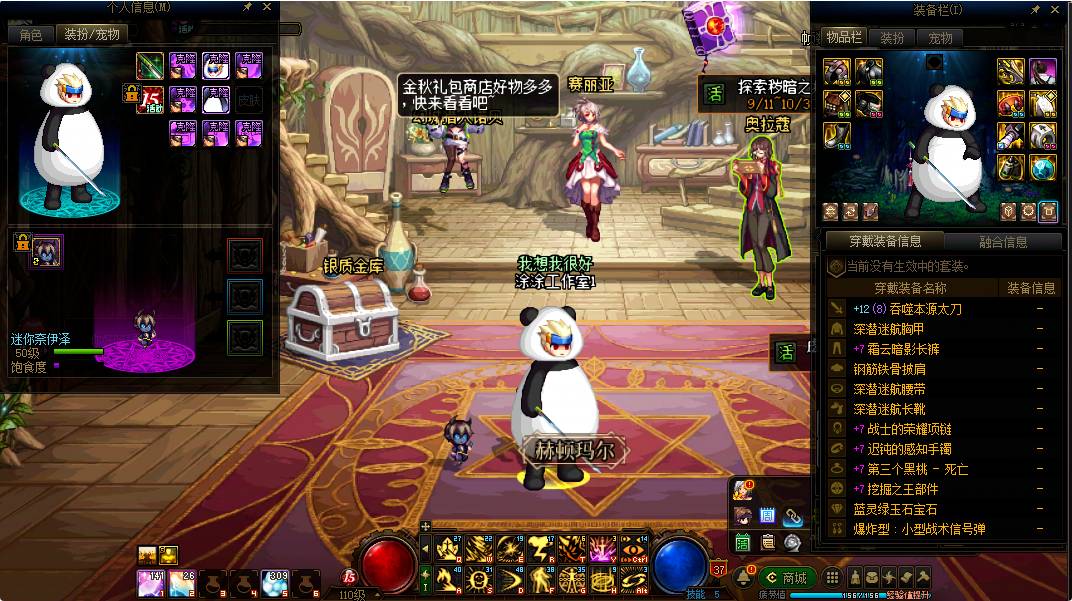The height and width of the screenshot is (601, 1072).
Task: Close the Personal Info window
Action: (267, 7)
